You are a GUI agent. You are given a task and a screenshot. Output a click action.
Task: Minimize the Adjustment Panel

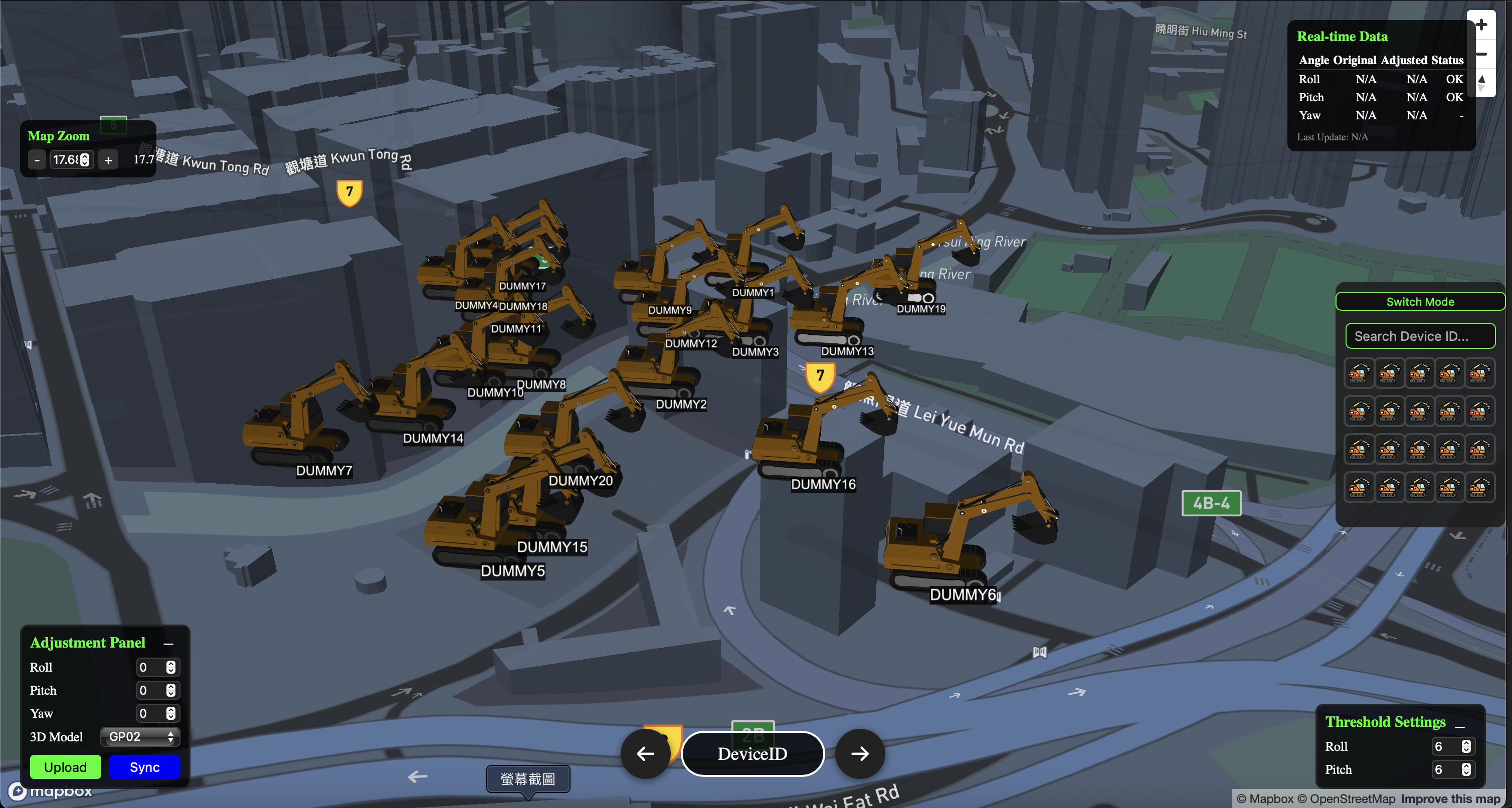(168, 644)
